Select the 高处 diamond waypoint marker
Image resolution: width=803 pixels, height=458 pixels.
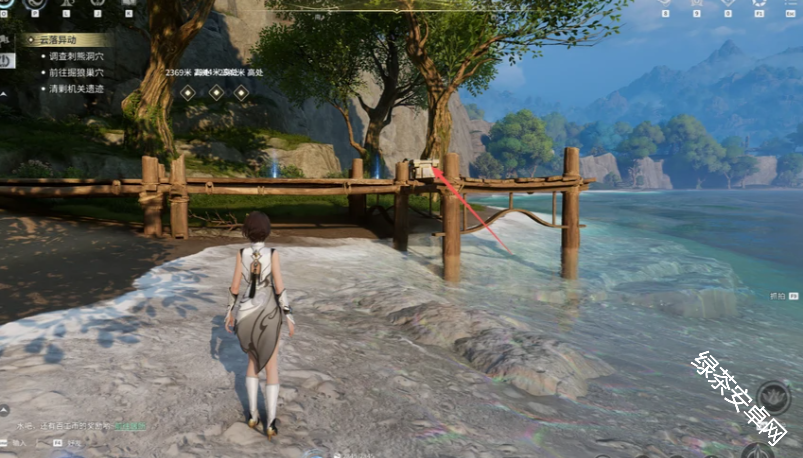[241, 92]
